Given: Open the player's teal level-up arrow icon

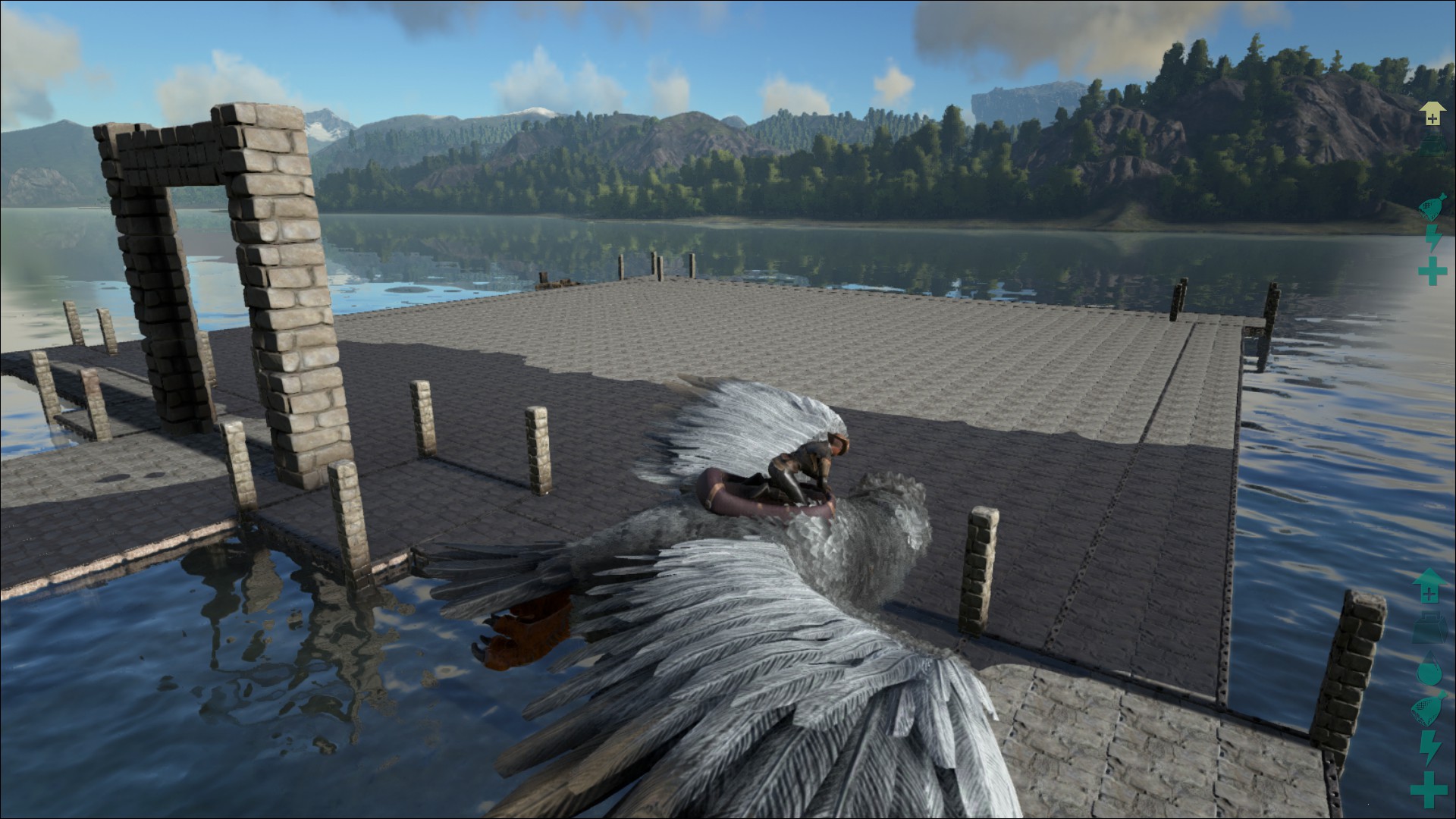Looking at the screenshot, I should point(1429,586).
